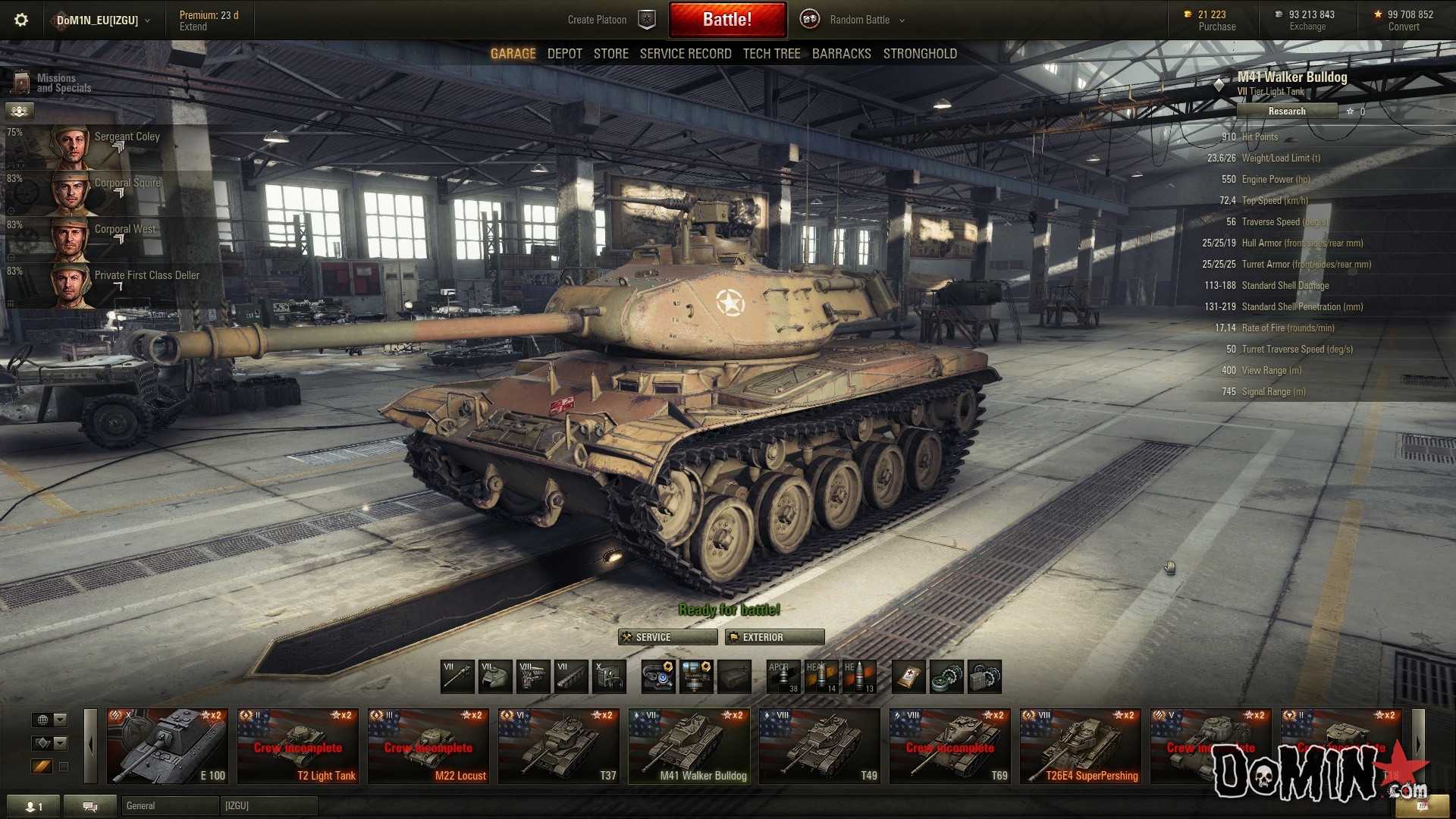
Task: Switch to the Depot tab
Action: pyautogui.click(x=564, y=54)
